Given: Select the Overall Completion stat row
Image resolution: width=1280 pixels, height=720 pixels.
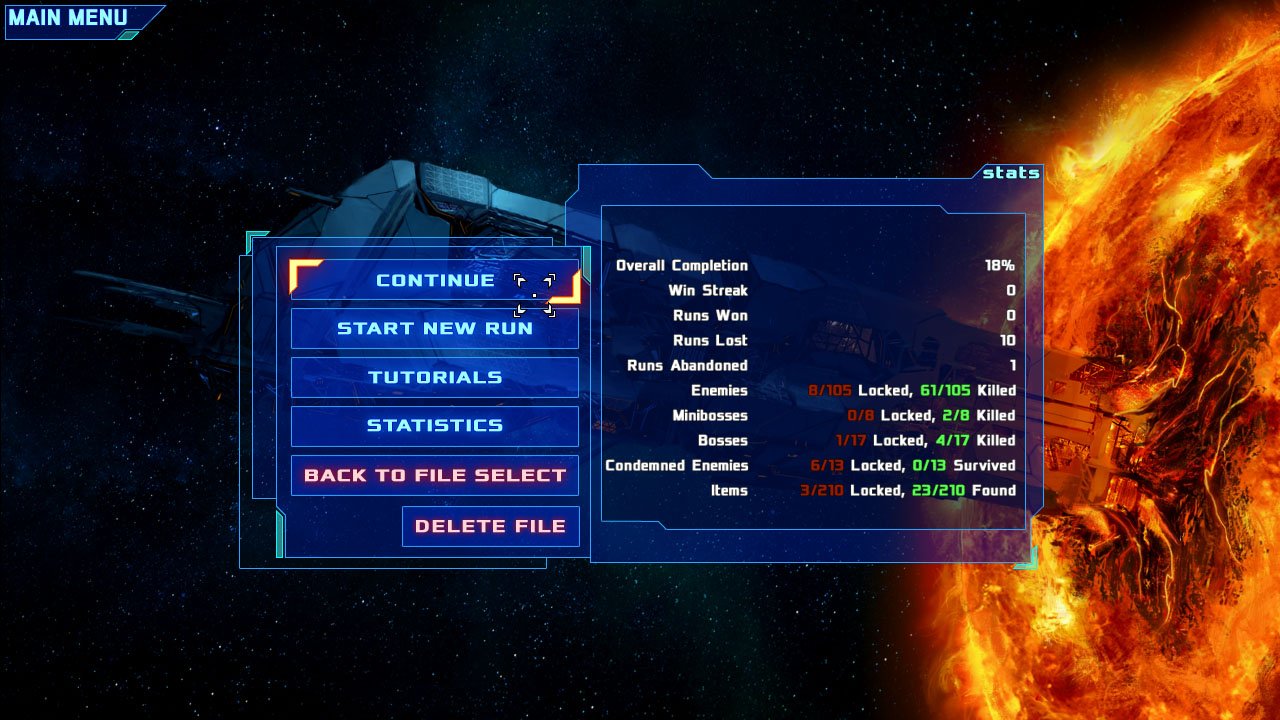Looking at the screenshot, I should (x=680, y=266).
